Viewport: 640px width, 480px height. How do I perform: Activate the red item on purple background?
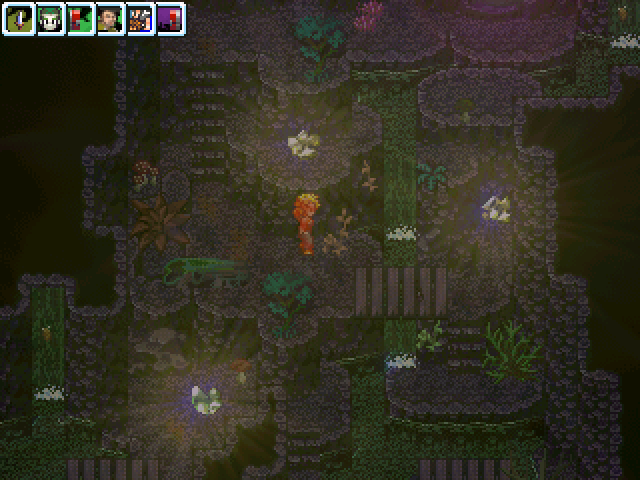170,18
